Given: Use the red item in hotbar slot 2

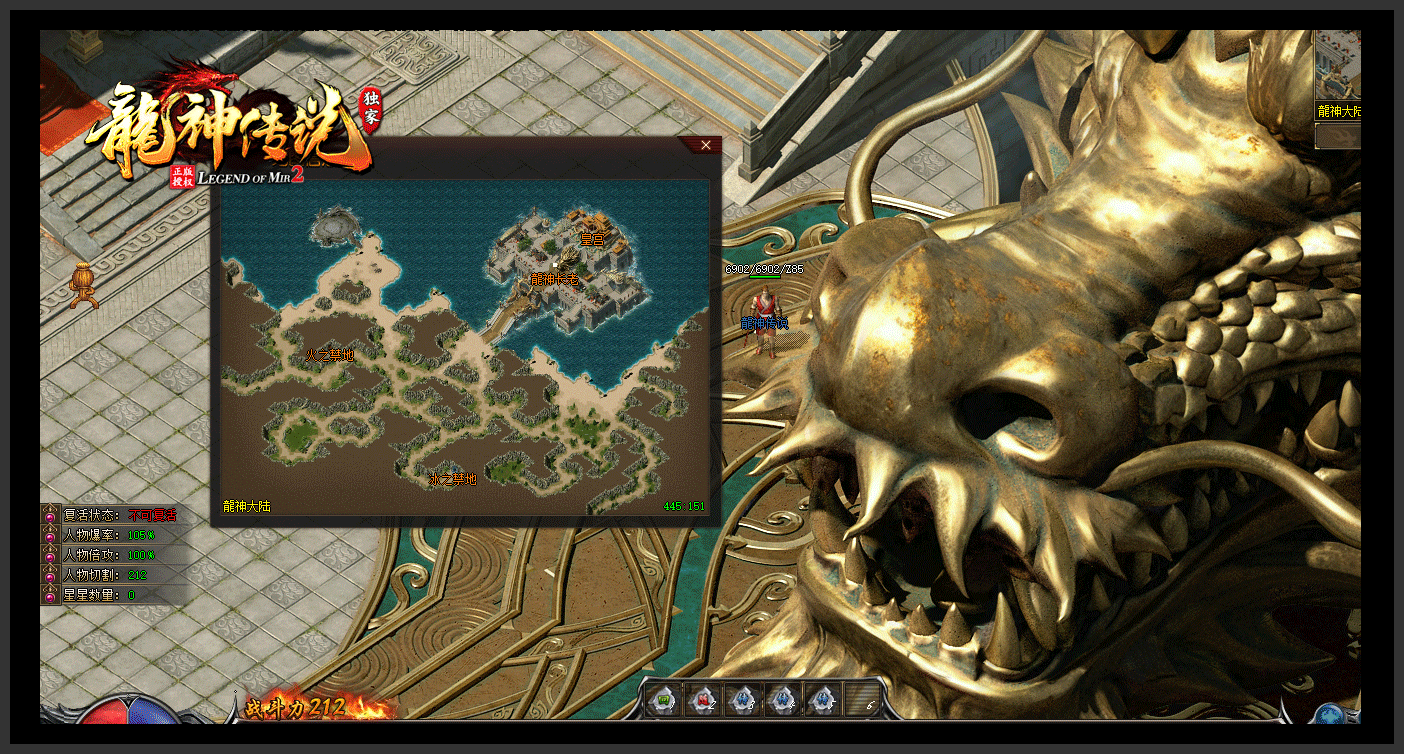Looking at the screenshot, I should point(703,699).
